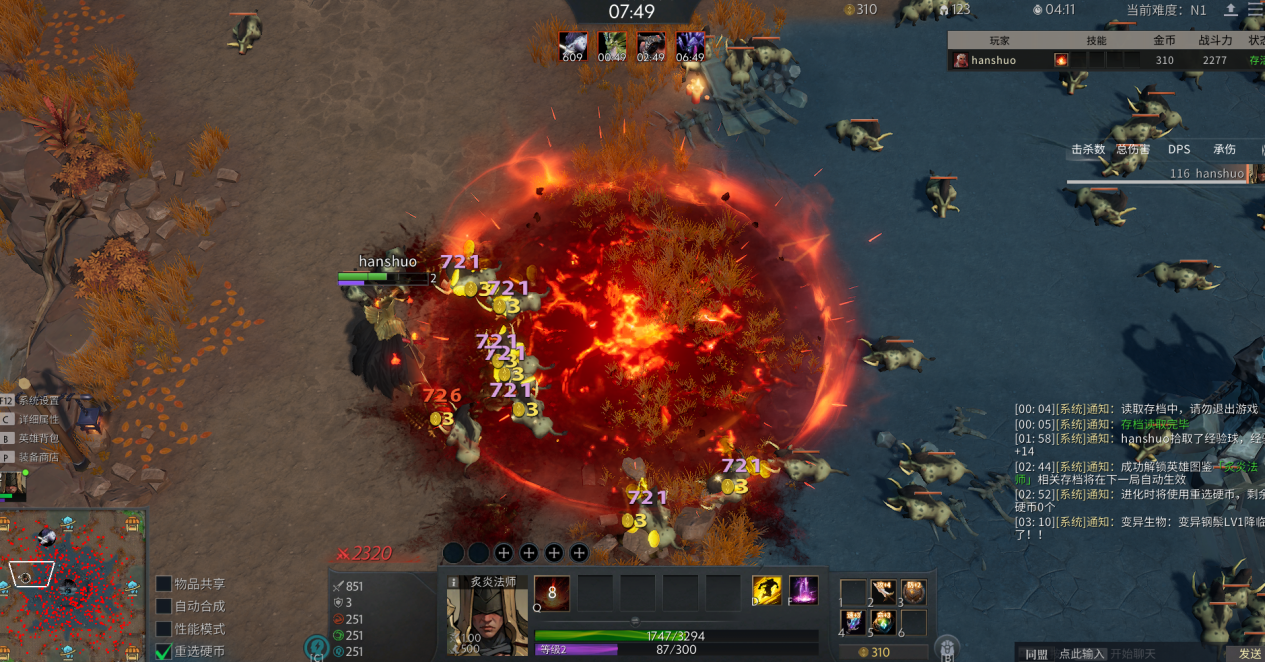The image size is (1265, 662).
Task: Select the round shield item in slot 3
Action: pyautogui.click(x=913, y=592)
